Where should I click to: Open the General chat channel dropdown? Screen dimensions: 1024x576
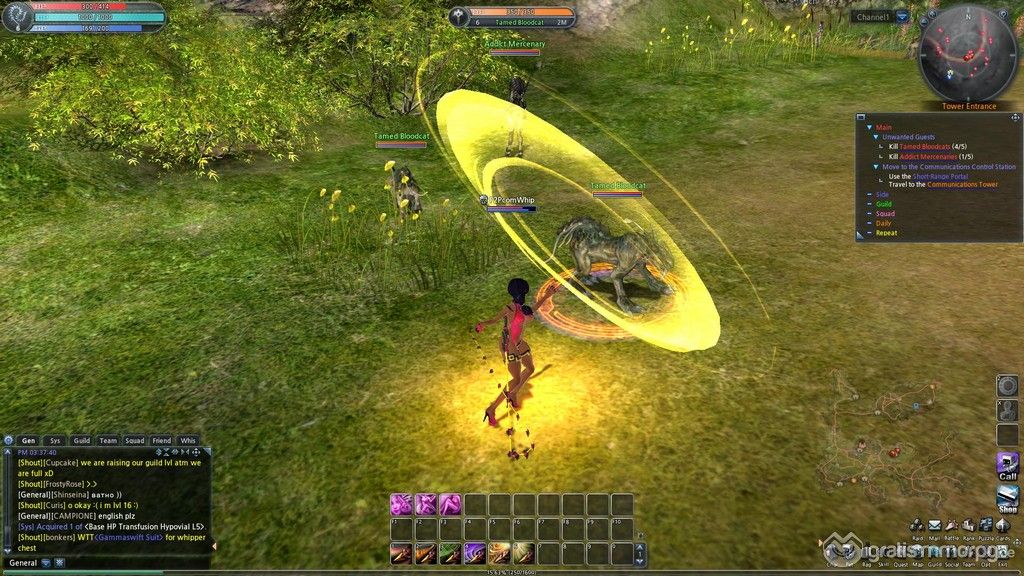click(x=45, y=563)
